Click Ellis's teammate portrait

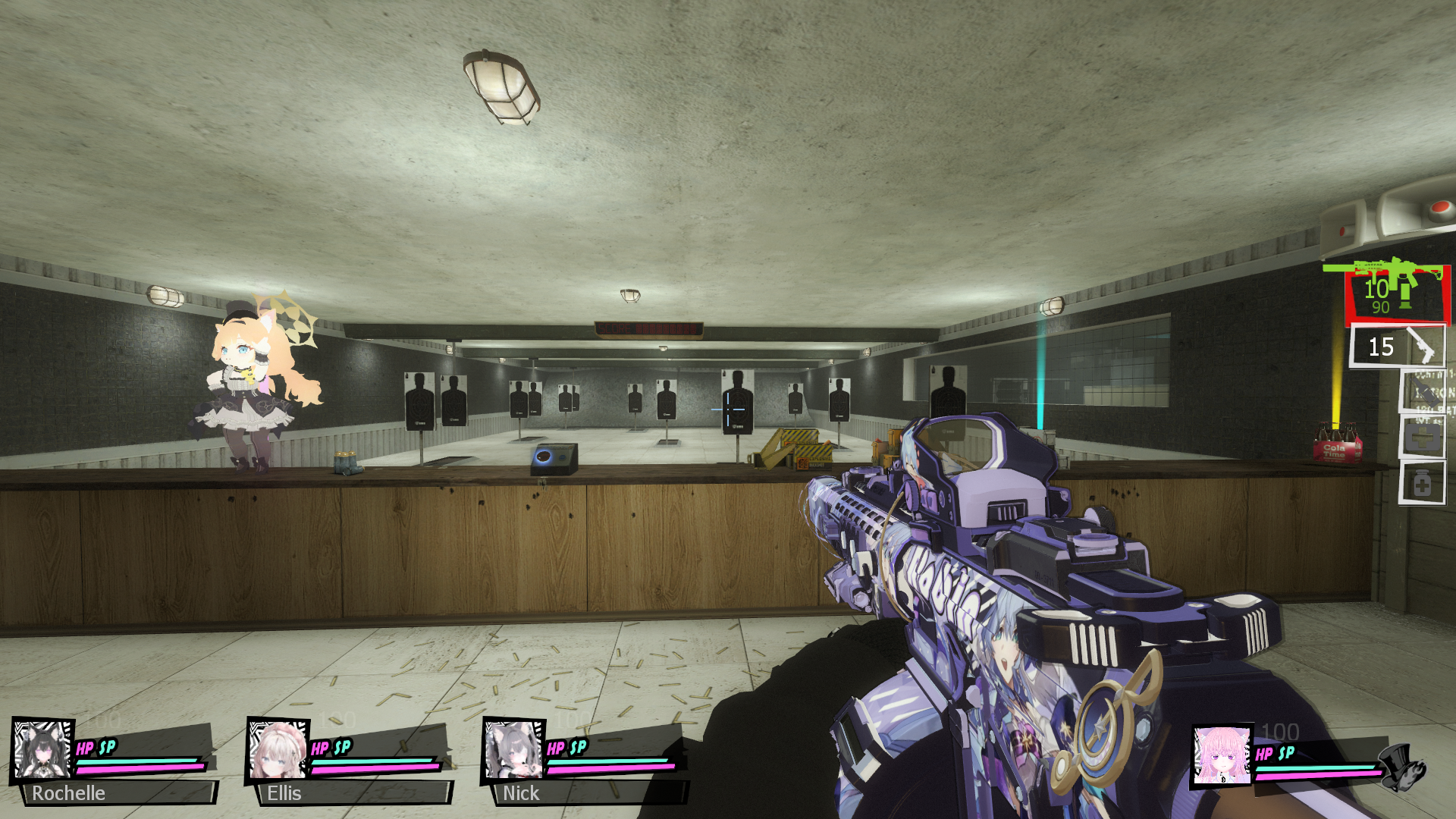278,748
